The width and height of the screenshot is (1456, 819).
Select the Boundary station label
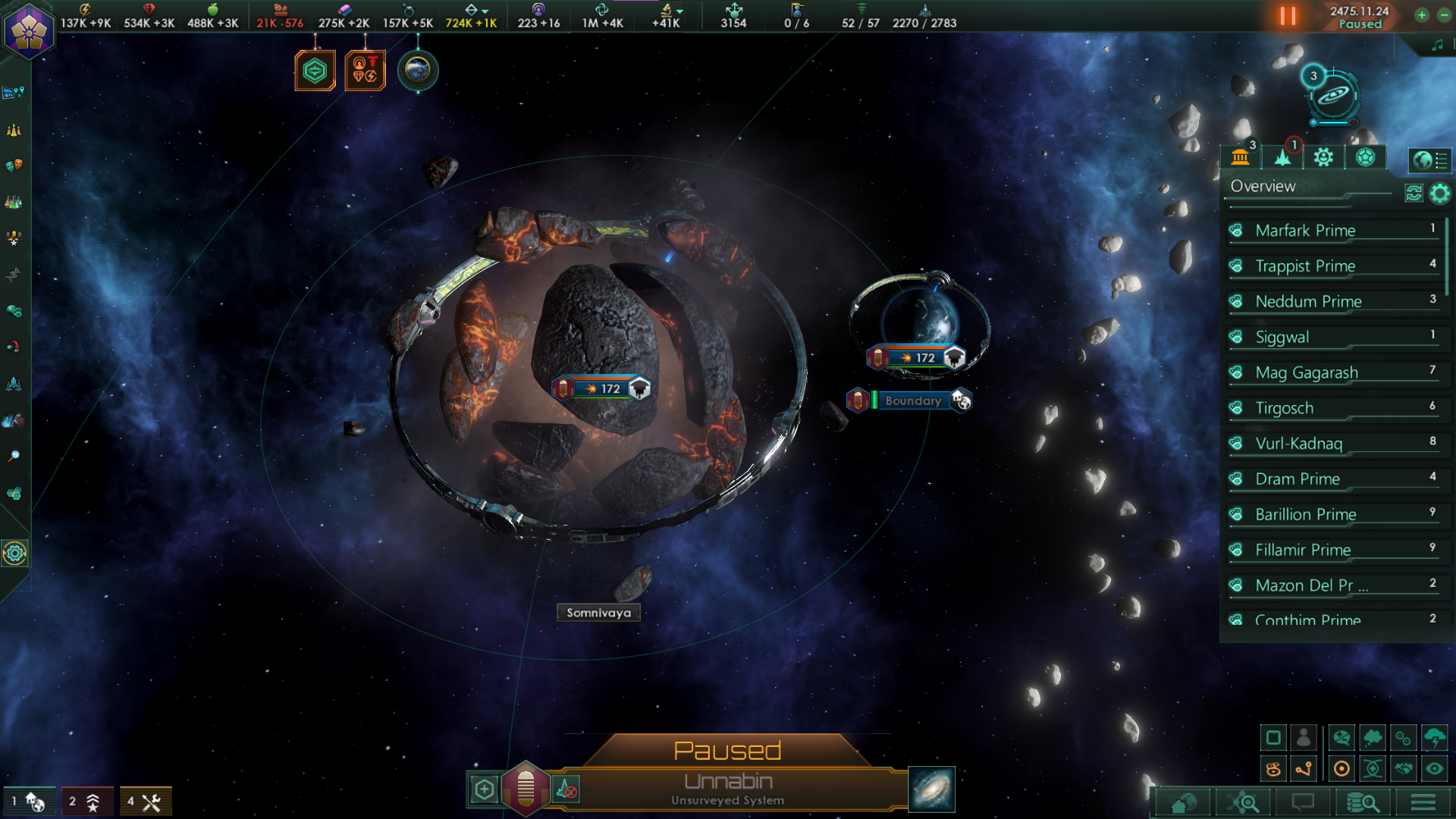click(912, 400)
